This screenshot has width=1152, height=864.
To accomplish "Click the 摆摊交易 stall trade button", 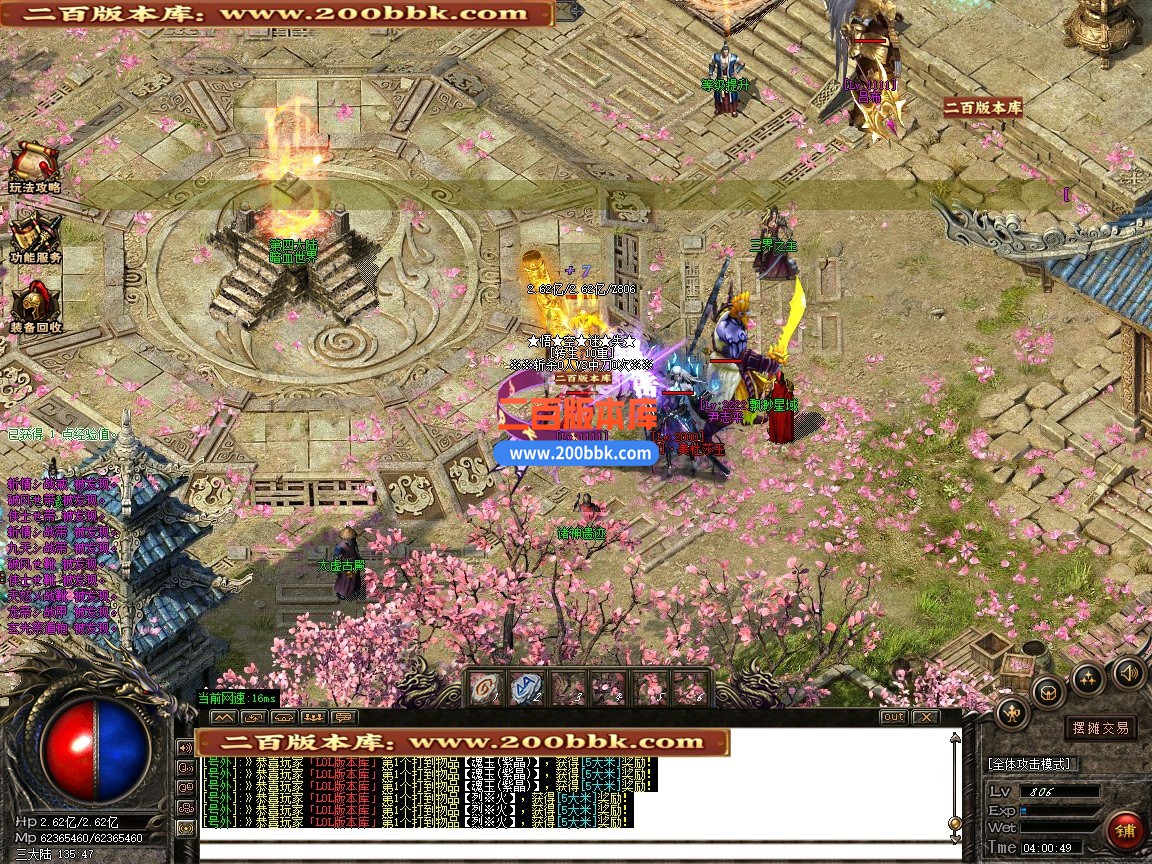I will tap(1100, 728).
